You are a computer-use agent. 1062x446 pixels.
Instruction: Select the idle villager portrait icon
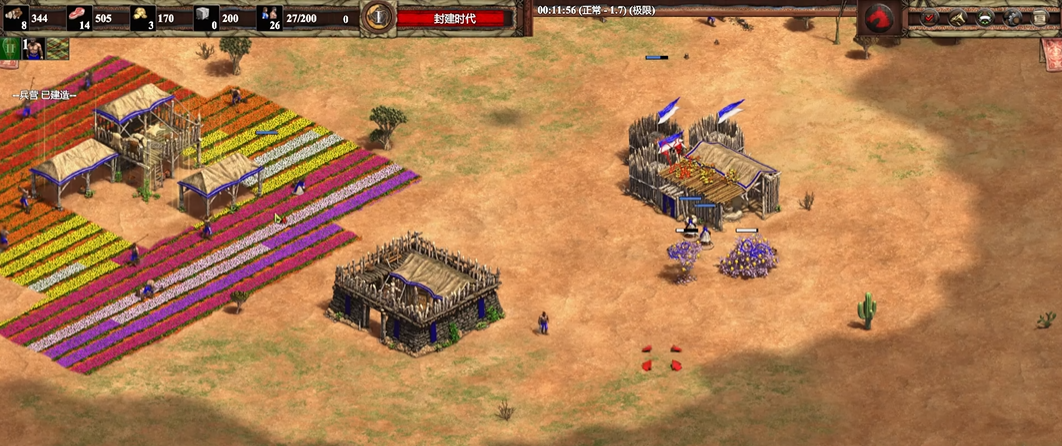33,48
